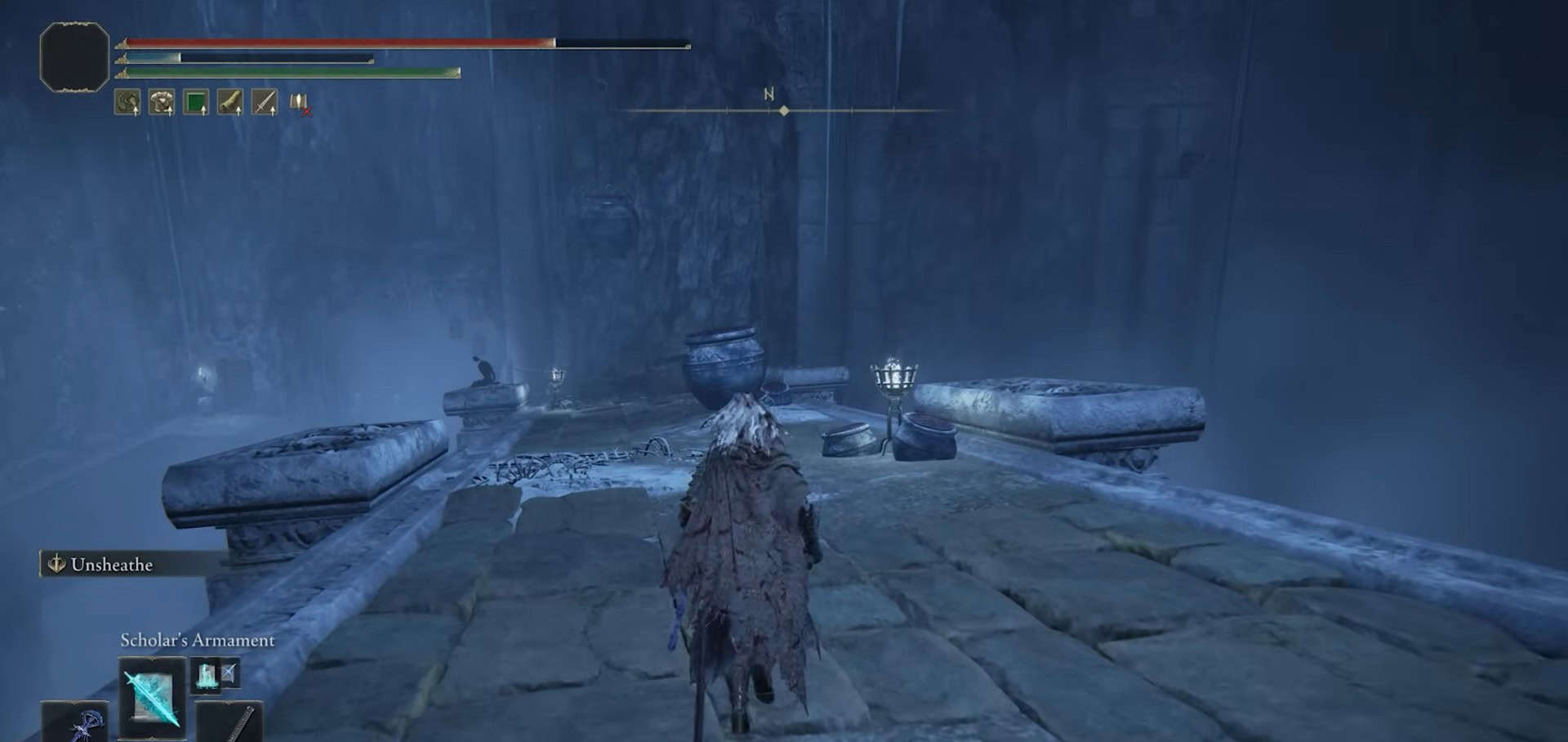Click the sword buff status icon
The width and height of the screenshot is (1568, 742).
[265, 103]
